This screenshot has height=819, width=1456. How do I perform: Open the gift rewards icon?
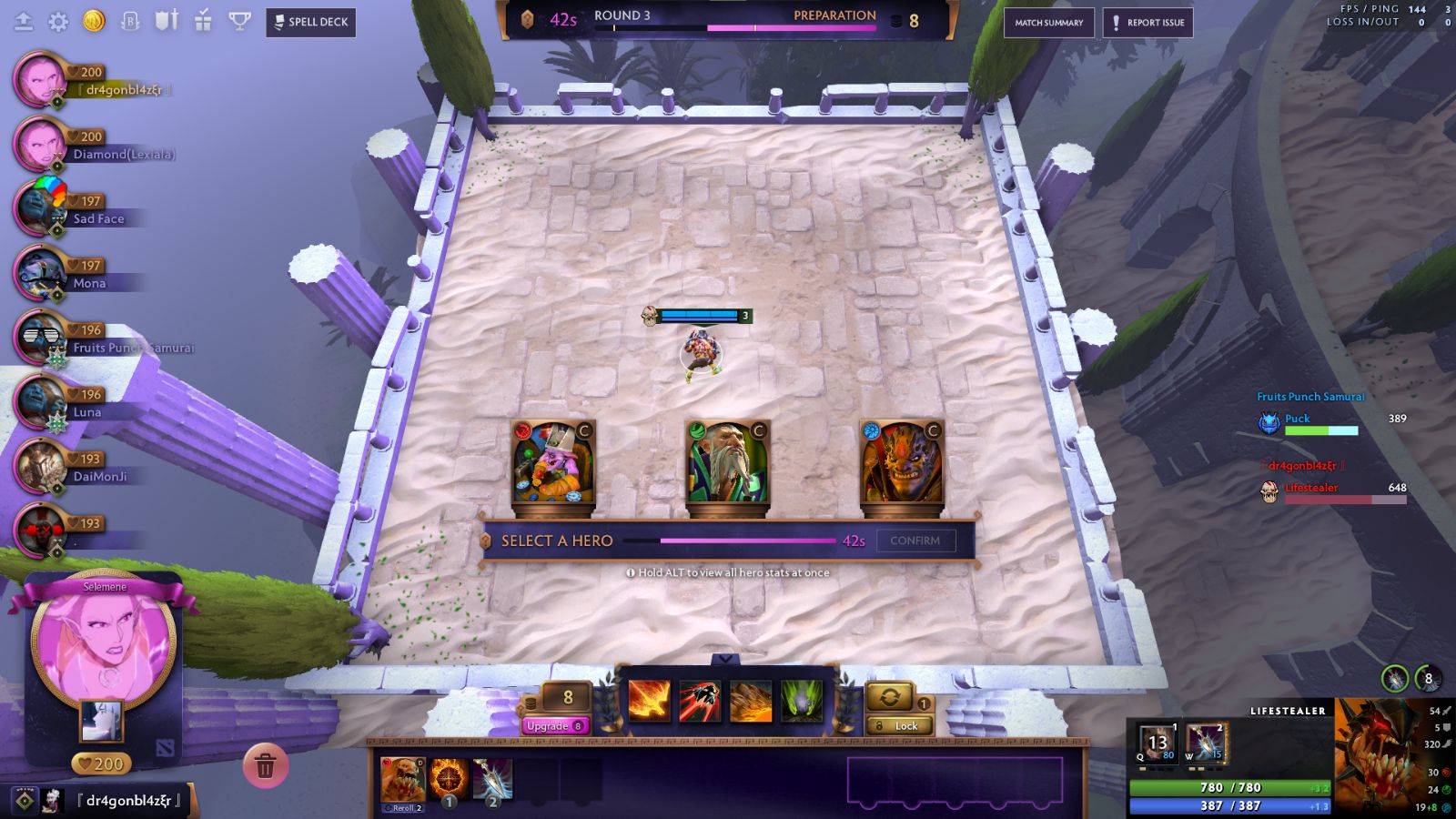[x=202, y=21]
